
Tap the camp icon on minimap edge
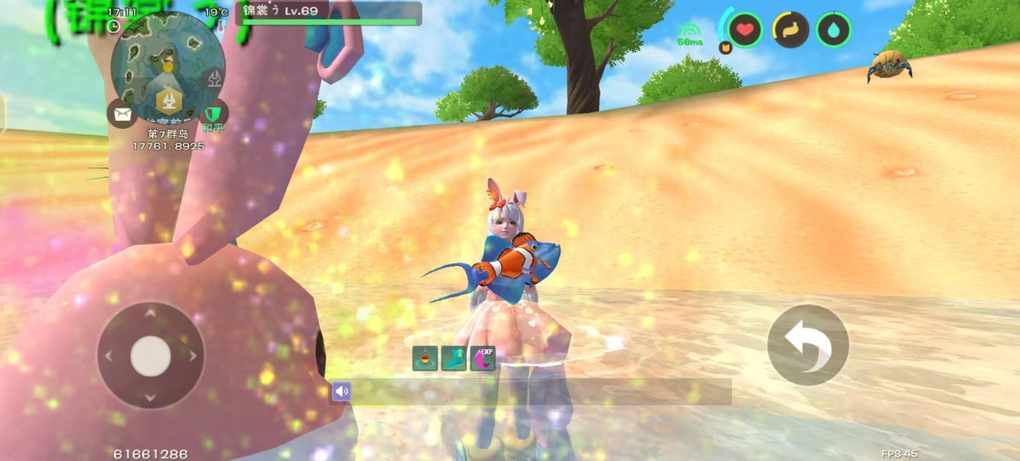pyautogui.click(x=212, y=77)
